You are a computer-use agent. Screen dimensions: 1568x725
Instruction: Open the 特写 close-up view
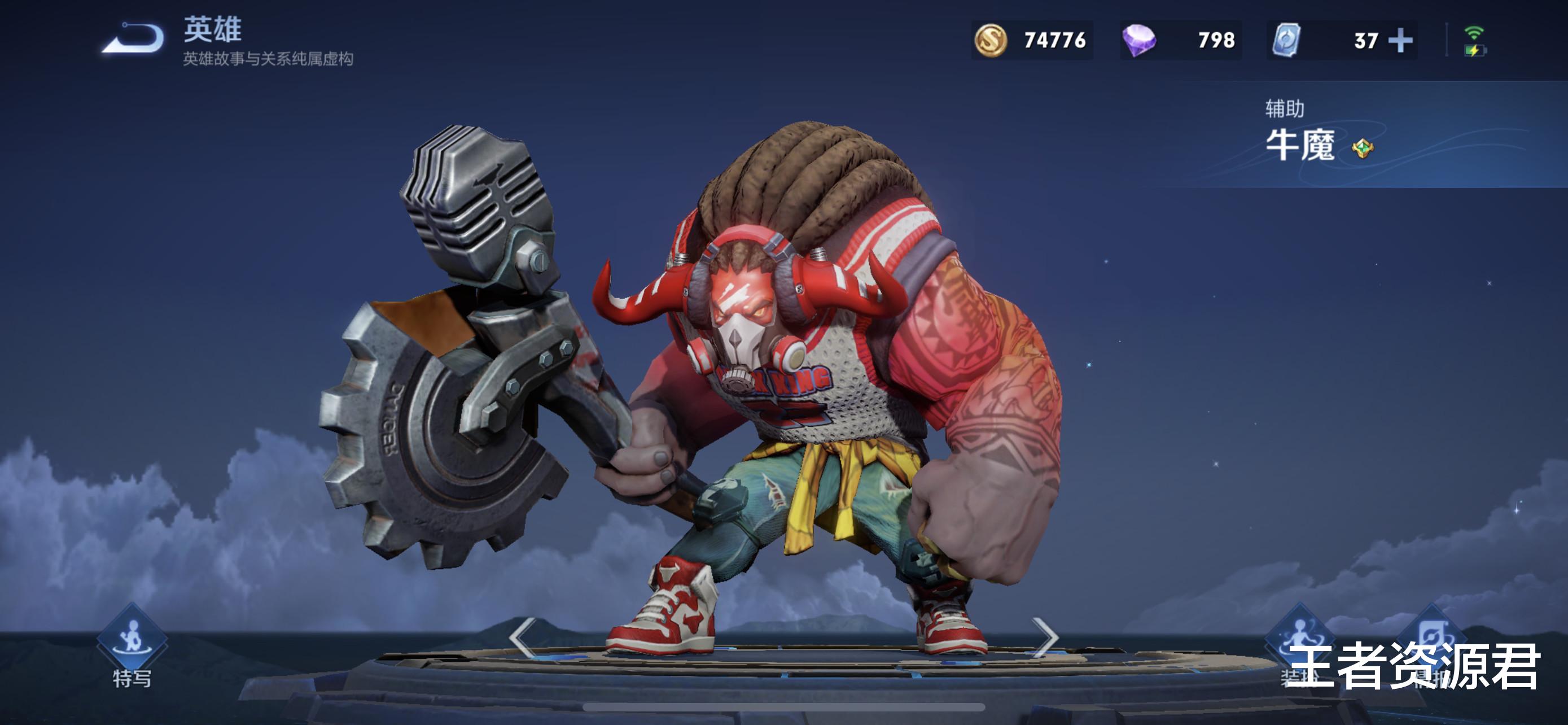click(x=132, y=639)
